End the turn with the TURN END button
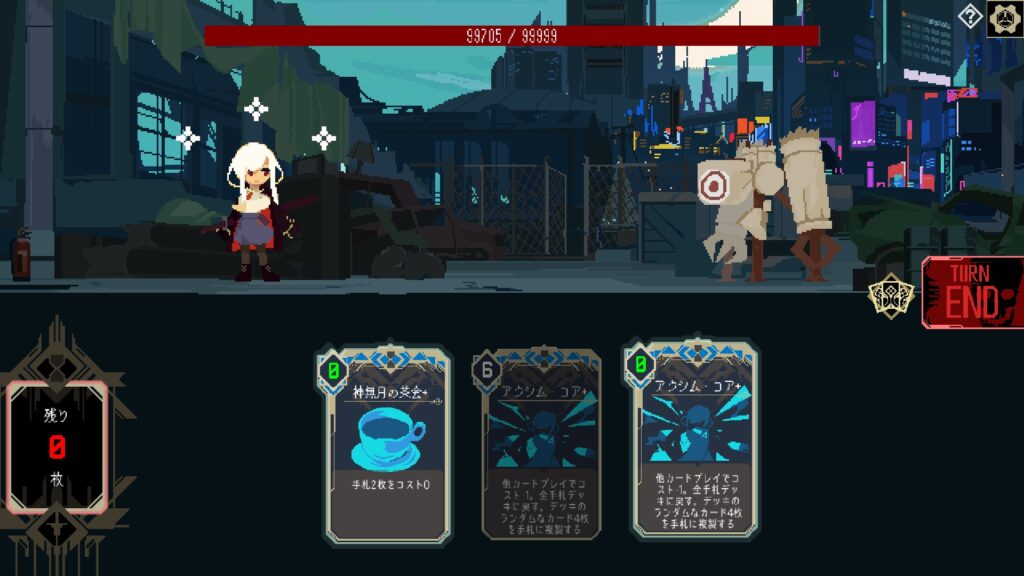This screenshot has width=1024, height=576. [973, 292]
